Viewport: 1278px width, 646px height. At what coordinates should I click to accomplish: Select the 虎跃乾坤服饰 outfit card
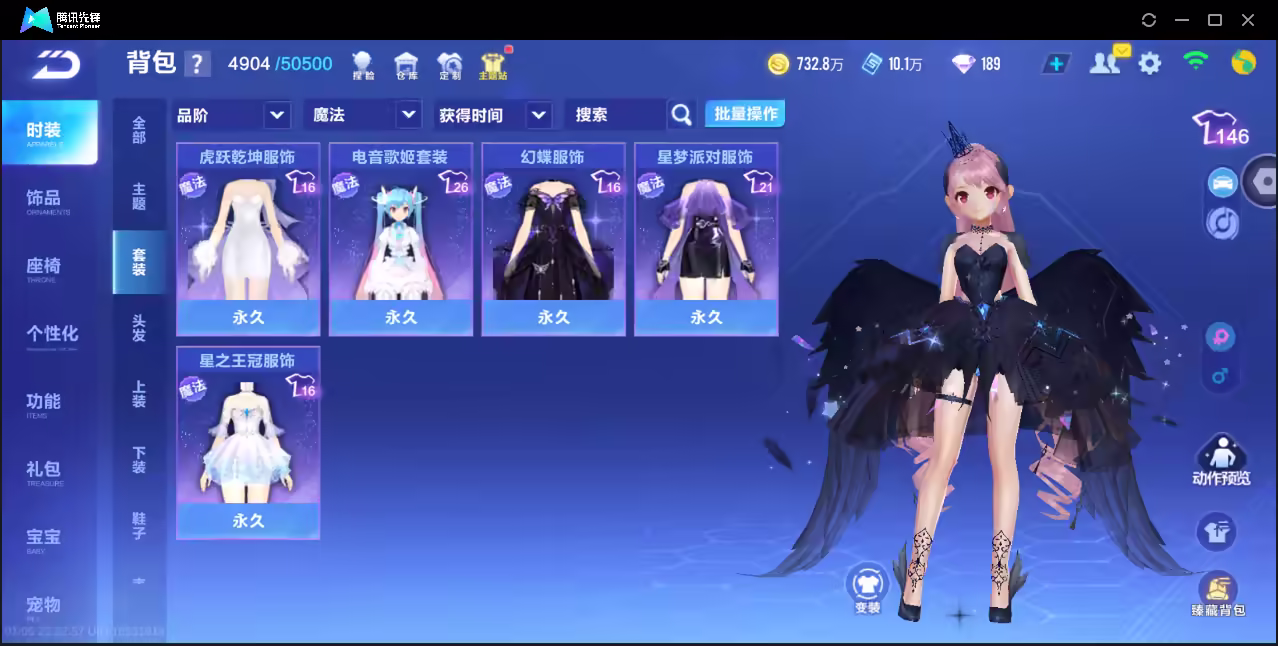click(248, 240)
